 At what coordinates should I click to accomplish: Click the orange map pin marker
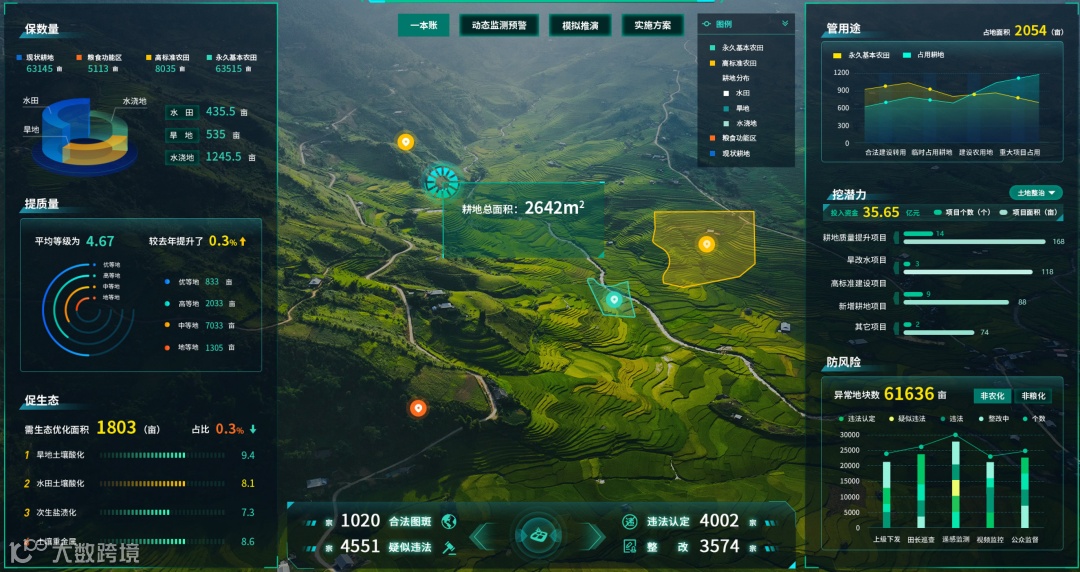click(418, 407)
